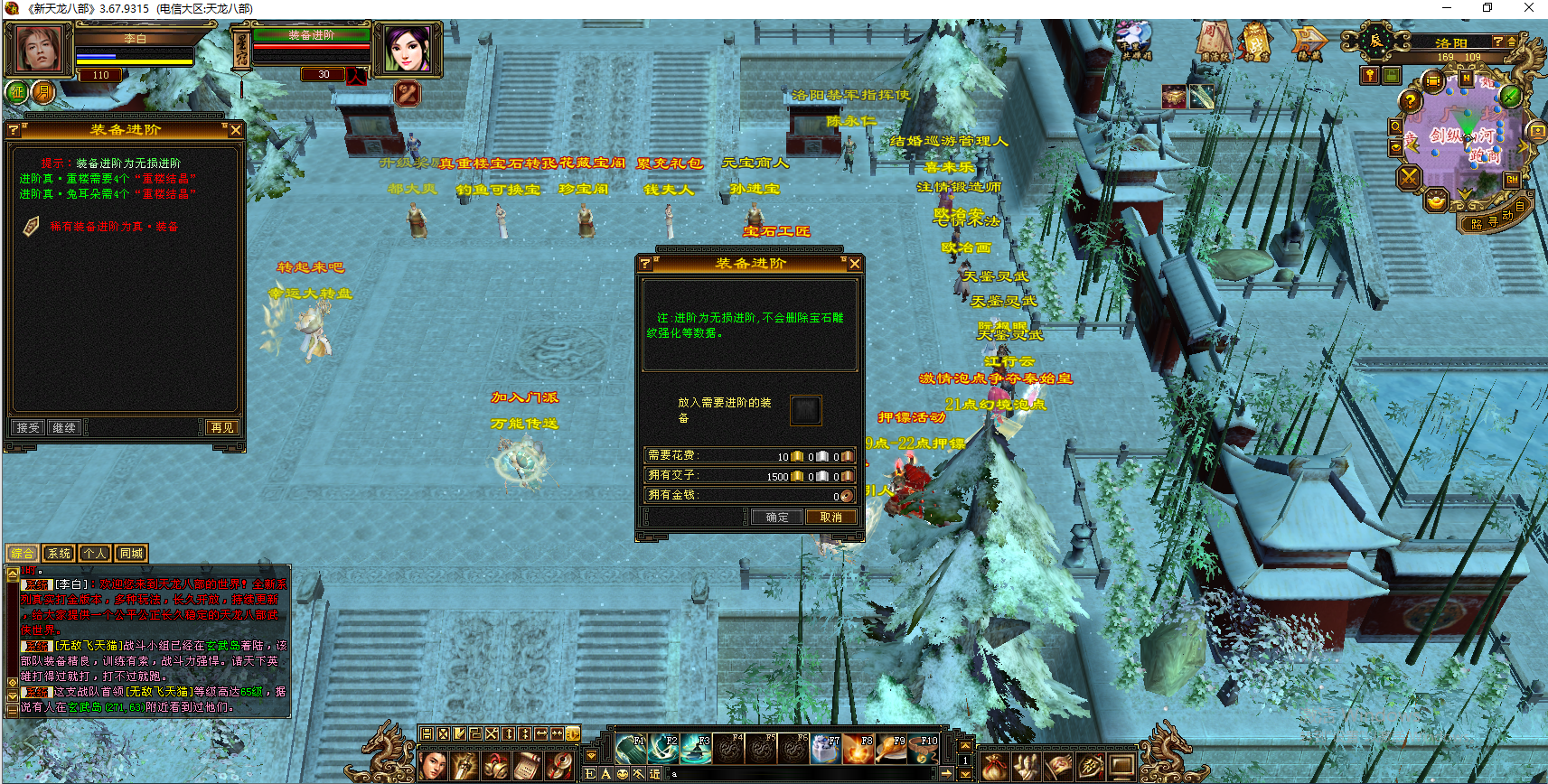The height and width of the screenshot is (784, 1548).
Task: Open the GM button beside the minimap
Action: [1512, 180]
